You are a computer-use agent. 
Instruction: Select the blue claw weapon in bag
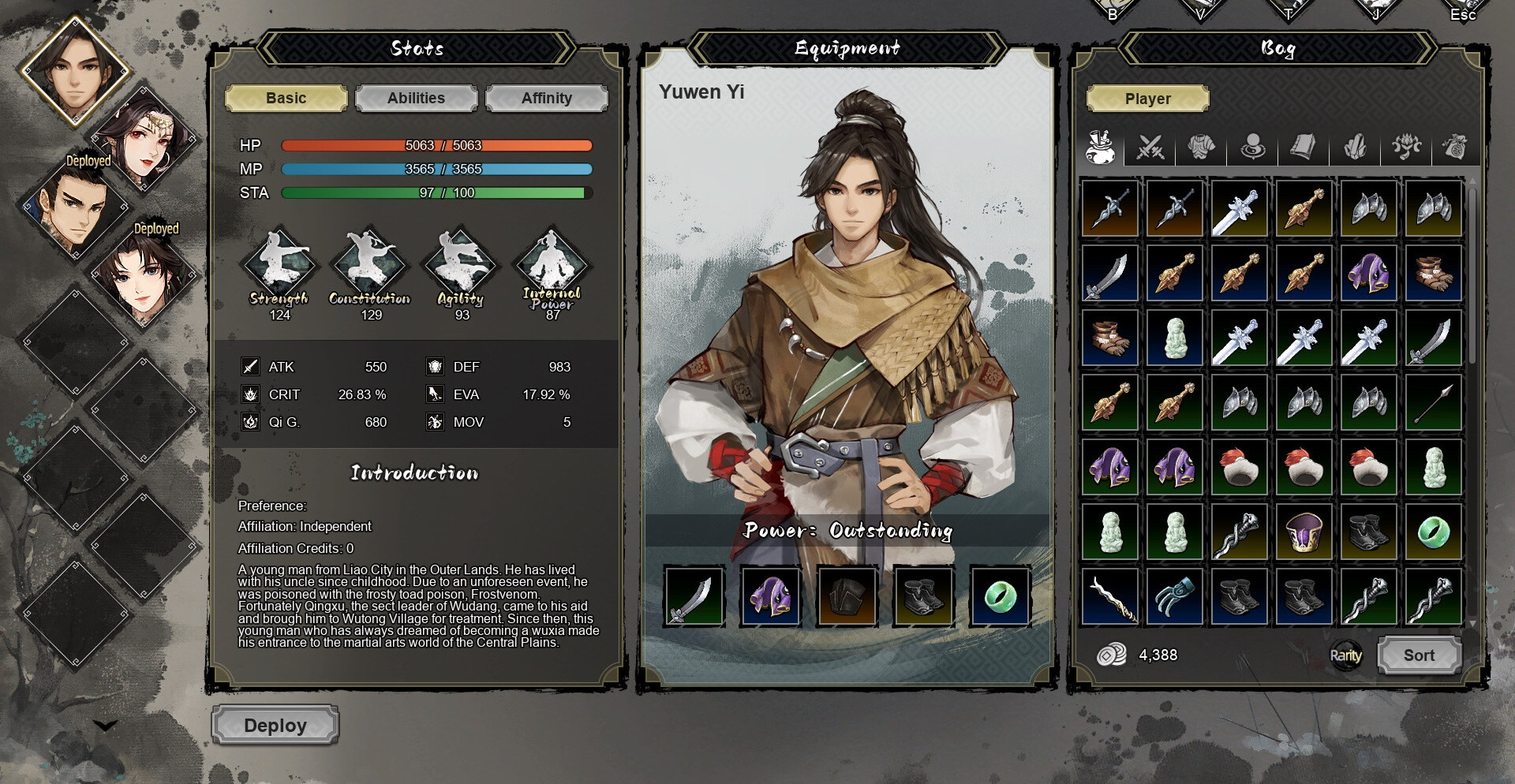1175,597
